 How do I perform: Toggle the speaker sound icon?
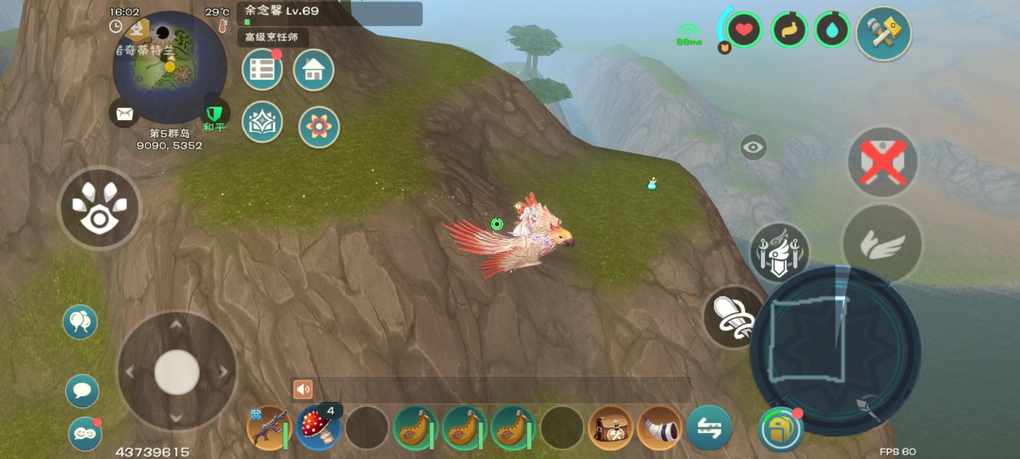point(303,390)
